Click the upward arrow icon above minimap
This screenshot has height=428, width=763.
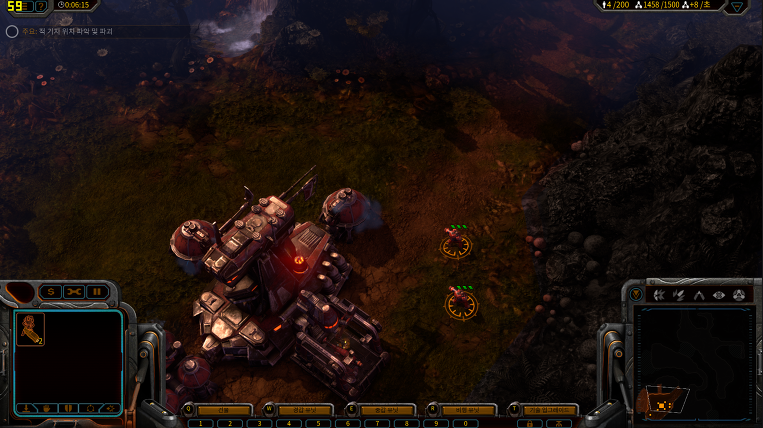[x=699, y=295]
